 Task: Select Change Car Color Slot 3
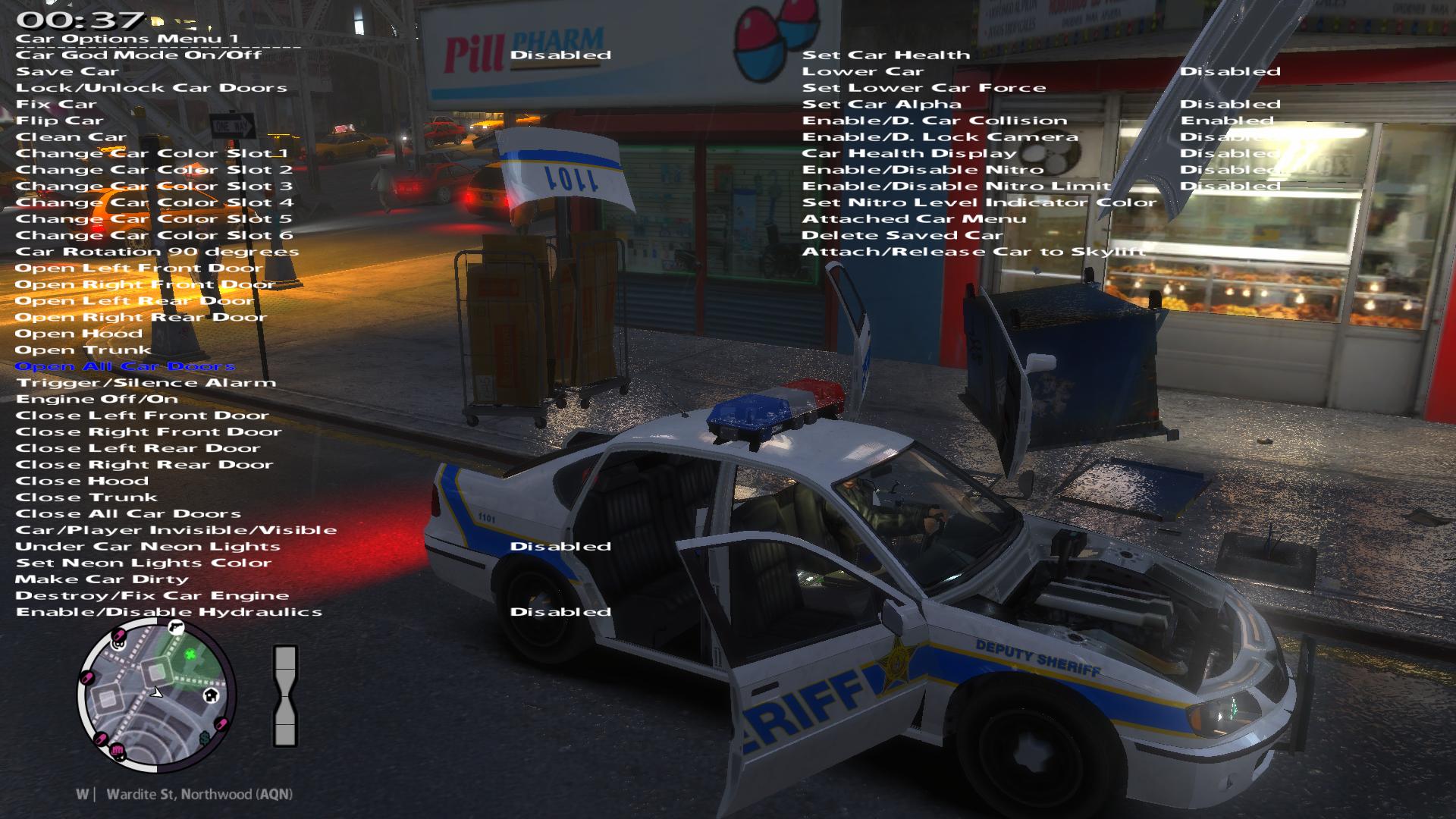[154, 187]
